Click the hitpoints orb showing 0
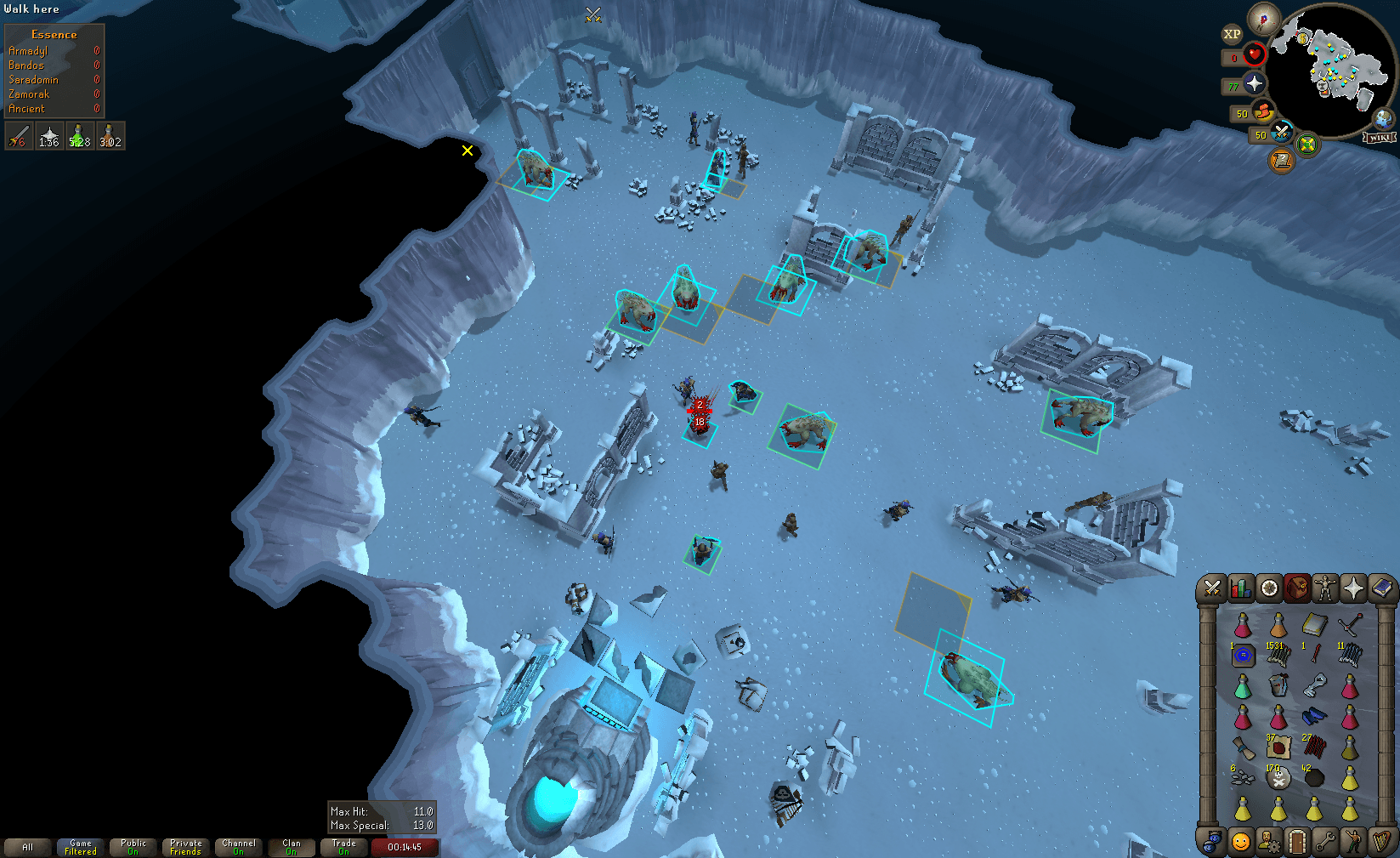This screenshot has height=858, width=1400. [x=1255, y=56]
